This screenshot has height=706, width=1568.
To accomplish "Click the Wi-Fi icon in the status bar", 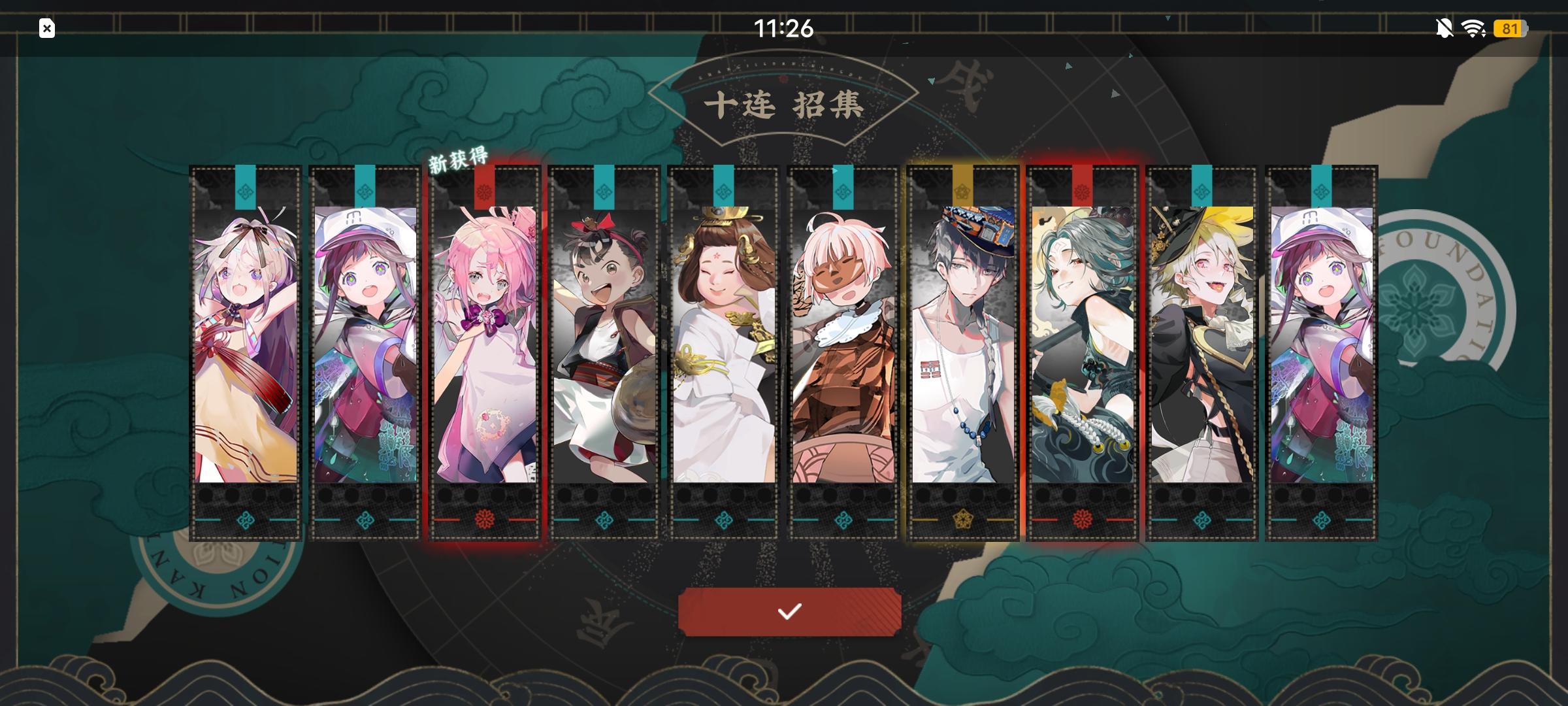I will [x=1475, y=29].
